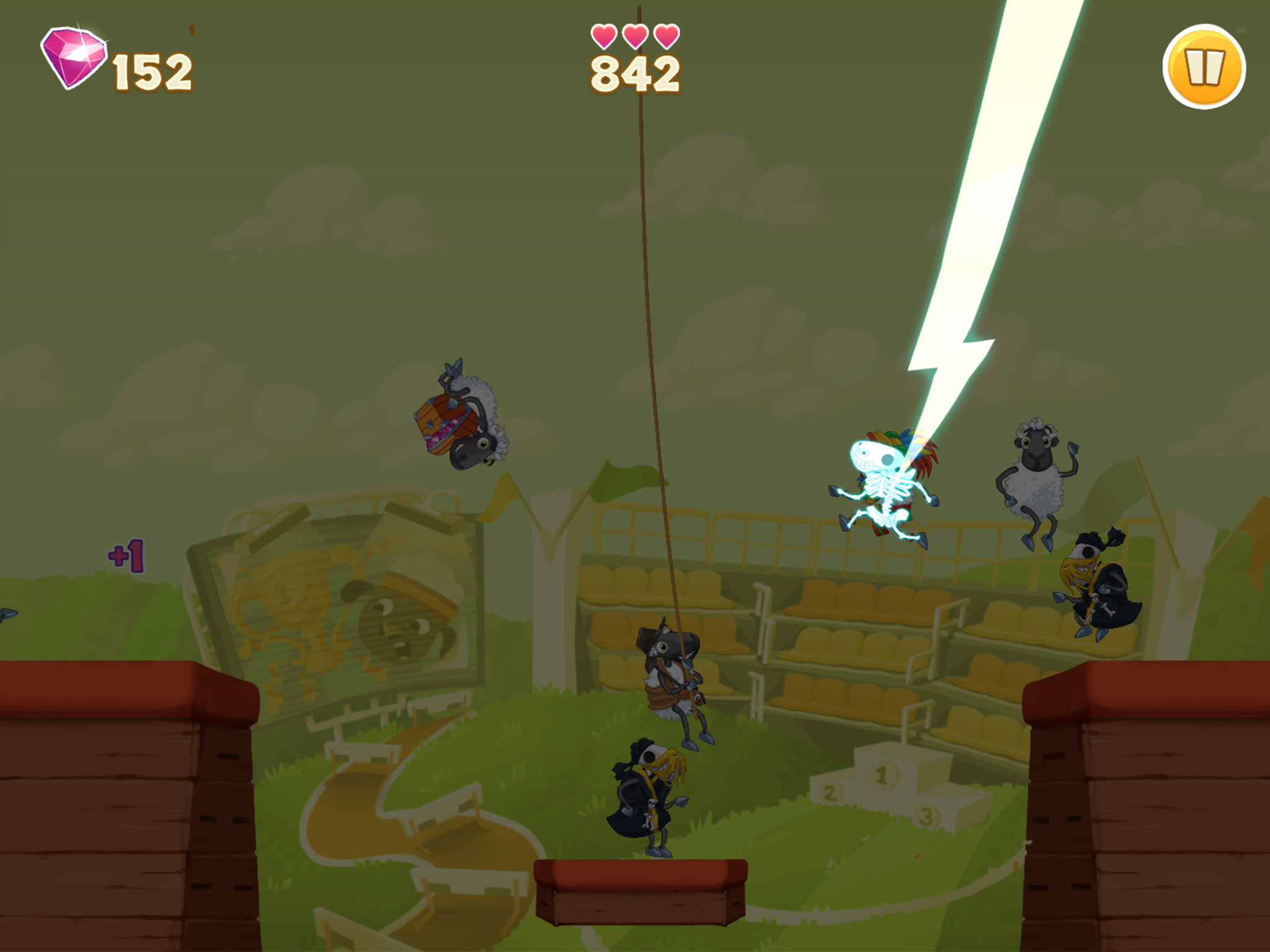Tap the rightmost heart above the score
Image resolution: width=1270 pixels, height=952 pixels.
point(666,37)
